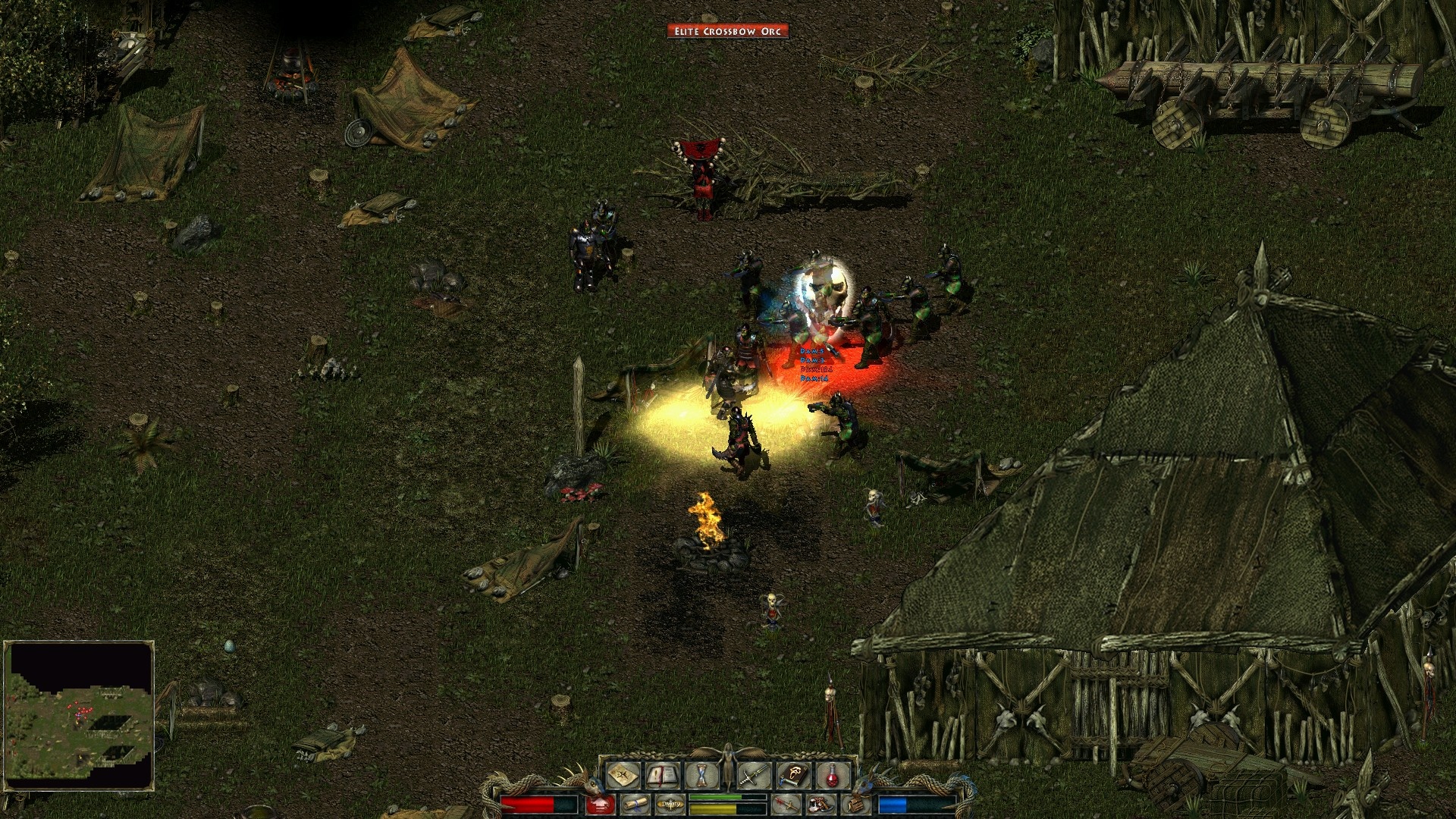The image size is (1456, 819).
Task: Select the bloody dagger attack slot
Action: [x=786, y=804]
